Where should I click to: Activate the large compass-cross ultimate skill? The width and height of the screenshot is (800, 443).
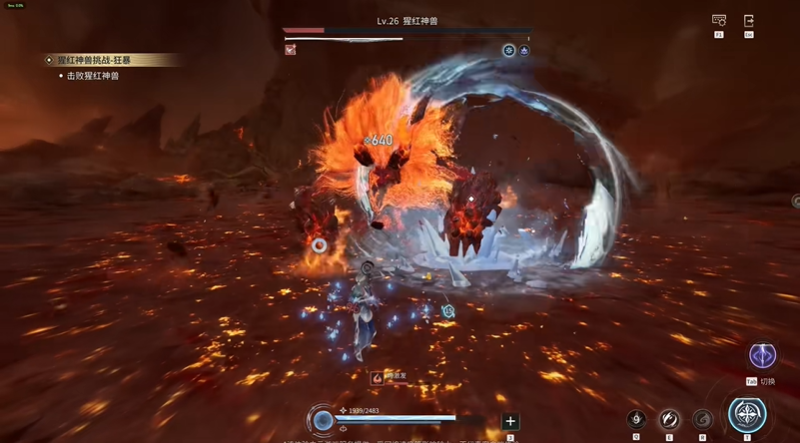point(746,415)
